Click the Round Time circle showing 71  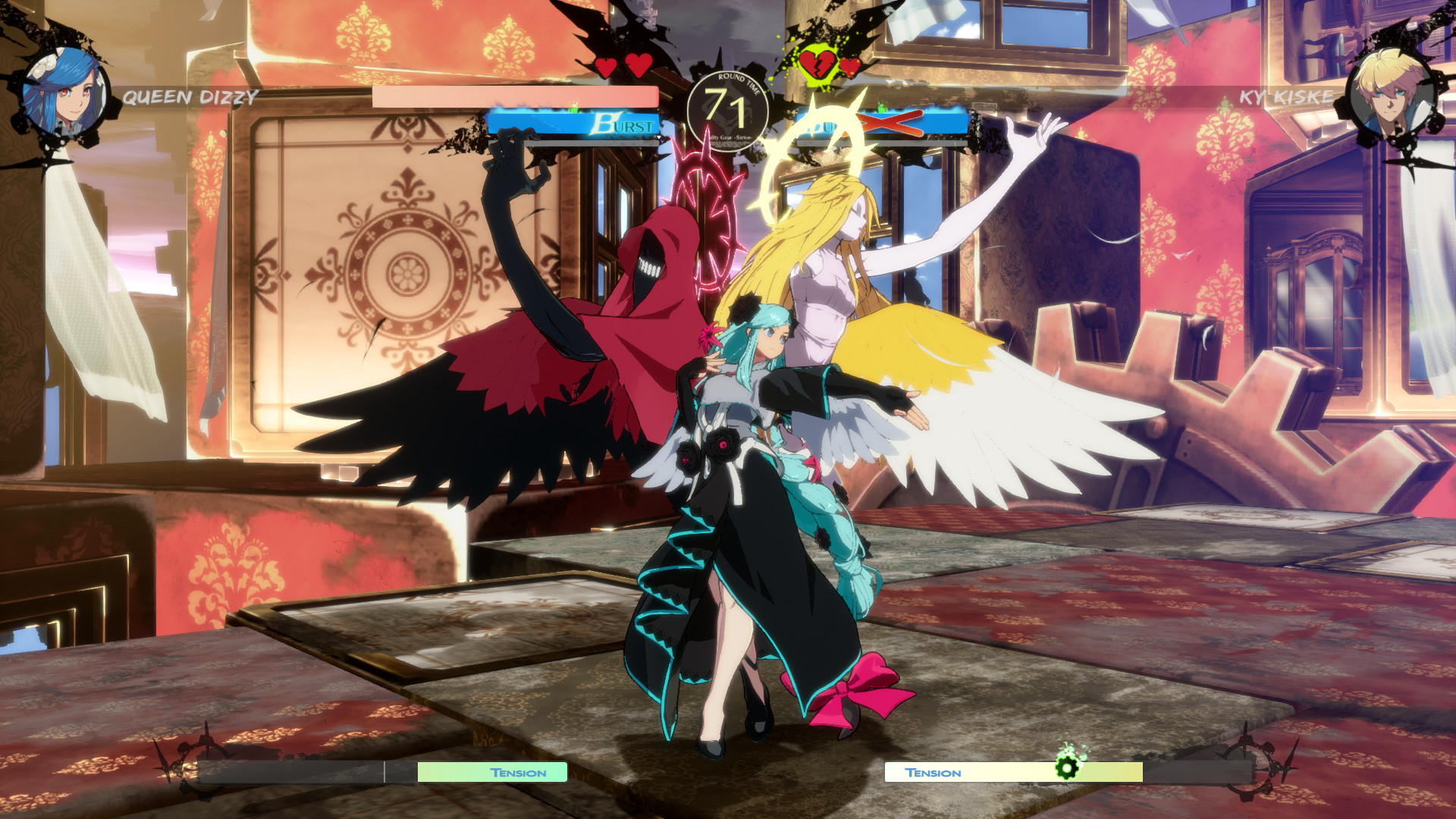pyautogui.click(x=728, y=107)
